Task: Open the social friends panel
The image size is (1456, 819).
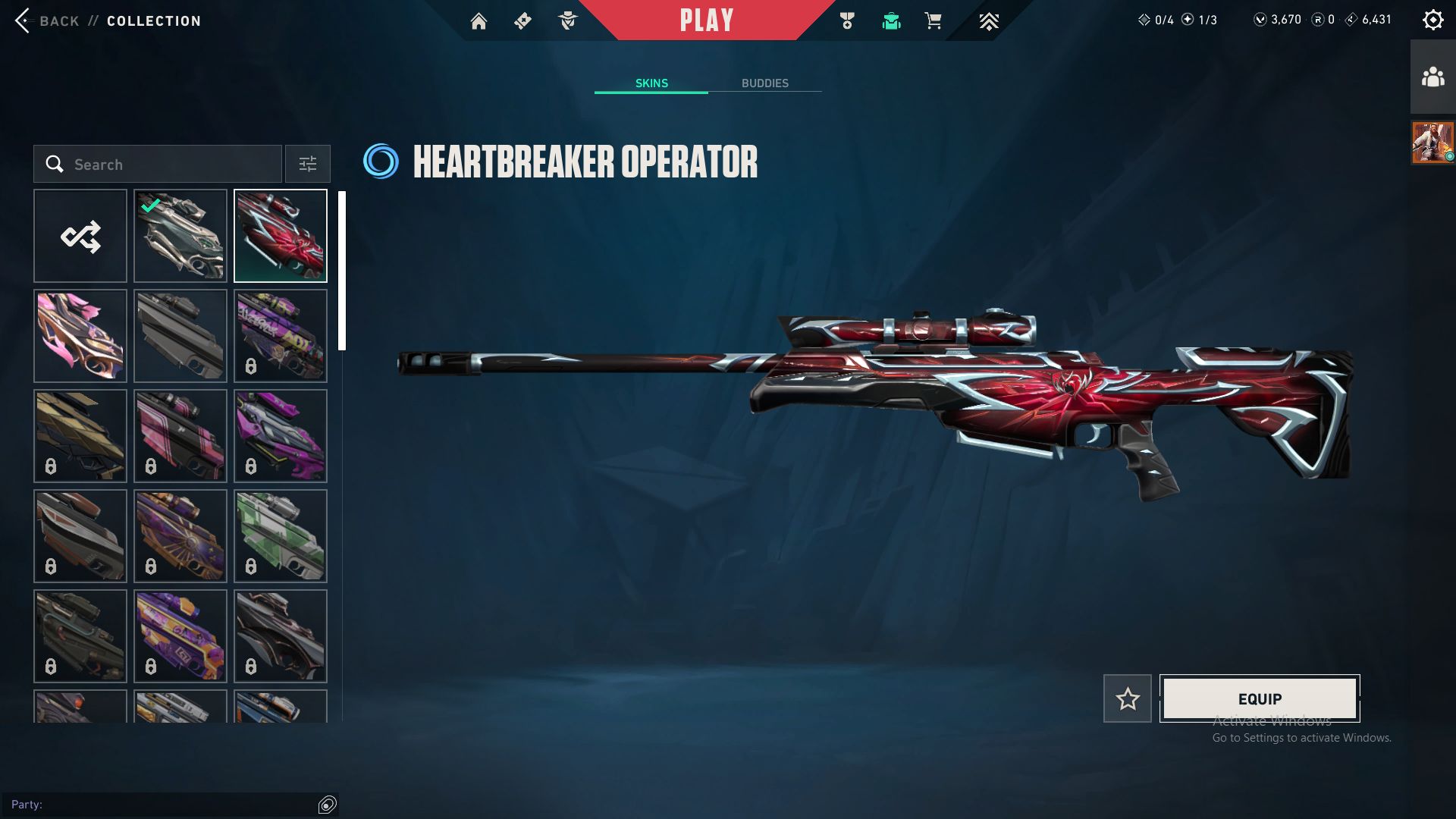Action: tap(1432, 77)
